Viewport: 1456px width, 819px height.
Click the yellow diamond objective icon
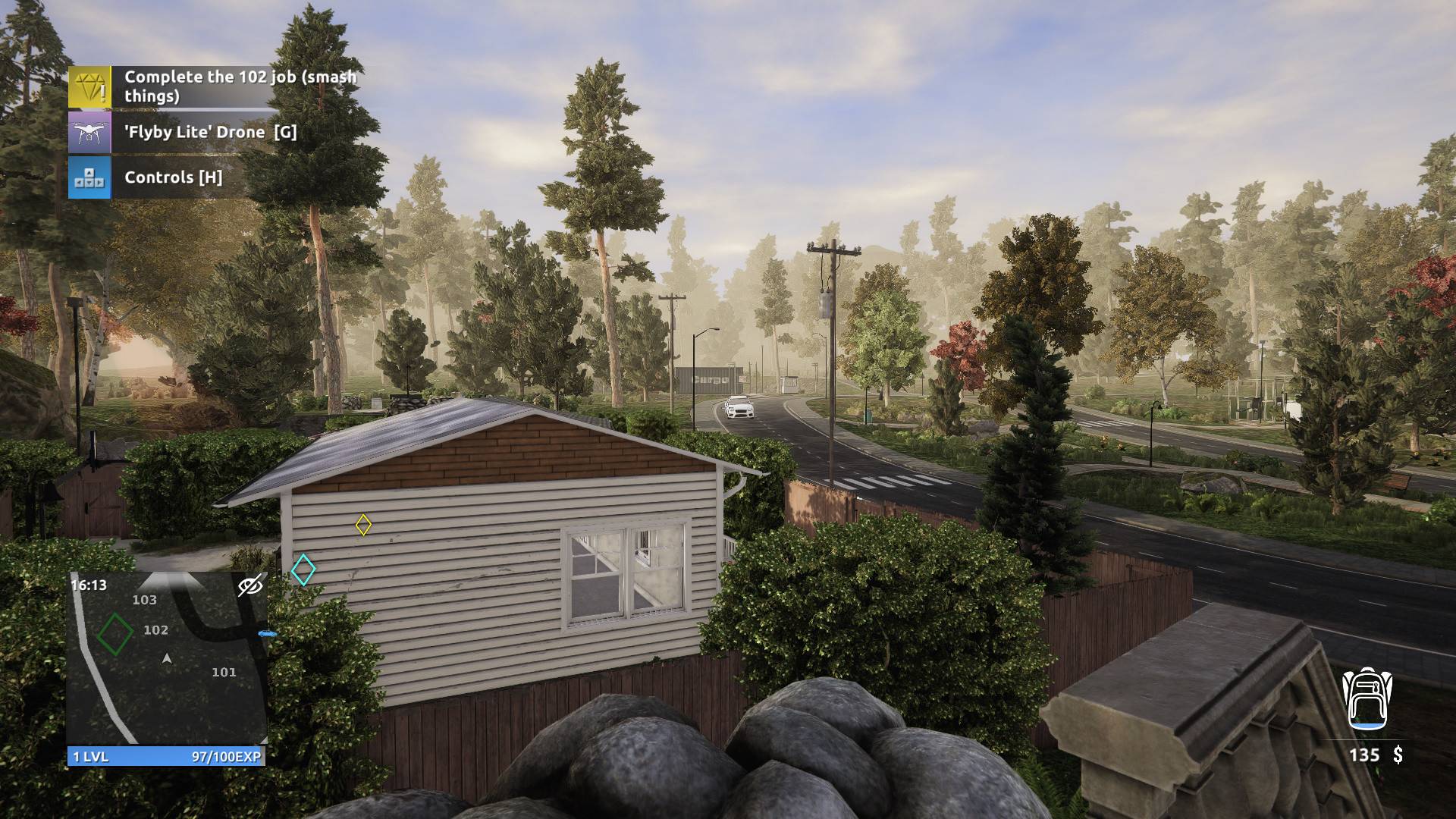[89, 86]
